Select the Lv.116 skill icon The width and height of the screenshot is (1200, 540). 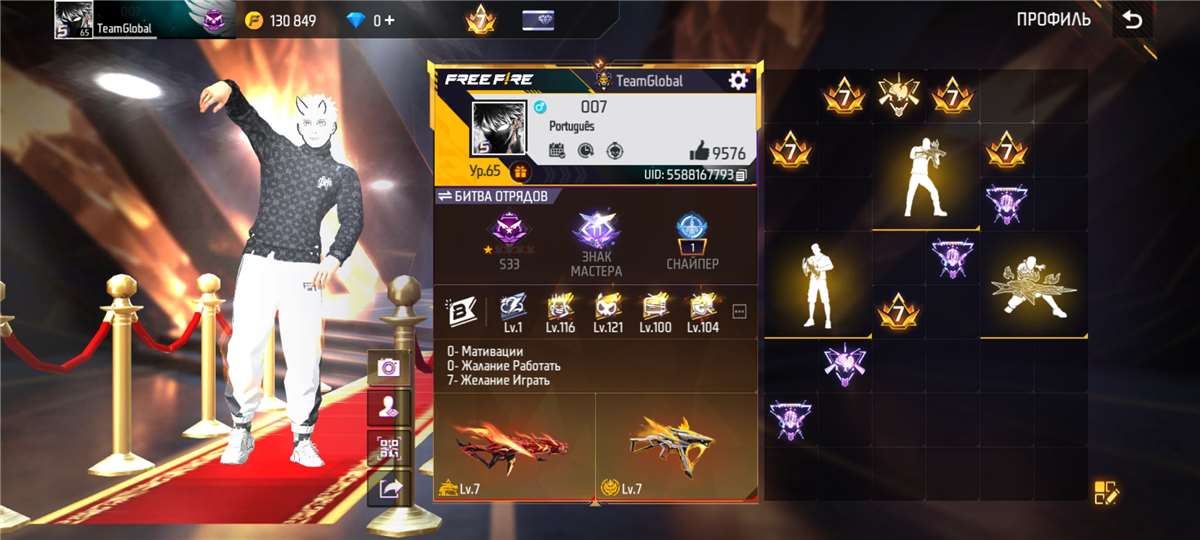[x=561, y=309]
